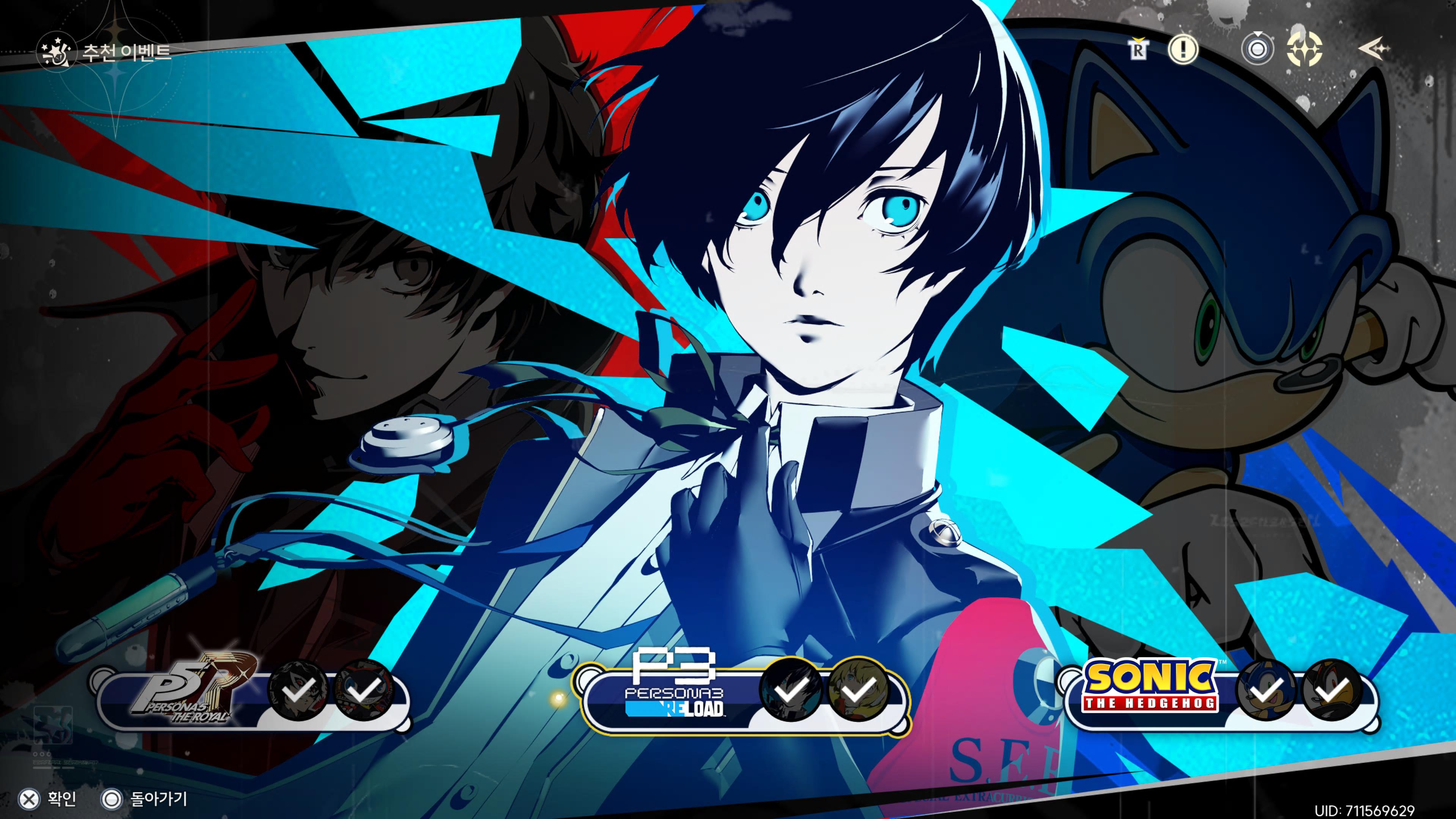Select the blonde Aigis portrait in the P3 banner
The image size is (1456, 819).
click(857, 689)
